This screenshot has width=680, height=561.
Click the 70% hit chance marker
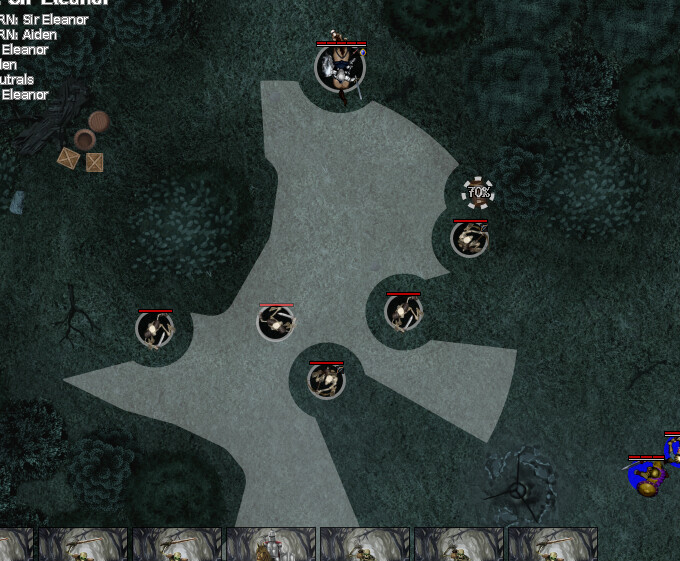(x=478, y=191)
